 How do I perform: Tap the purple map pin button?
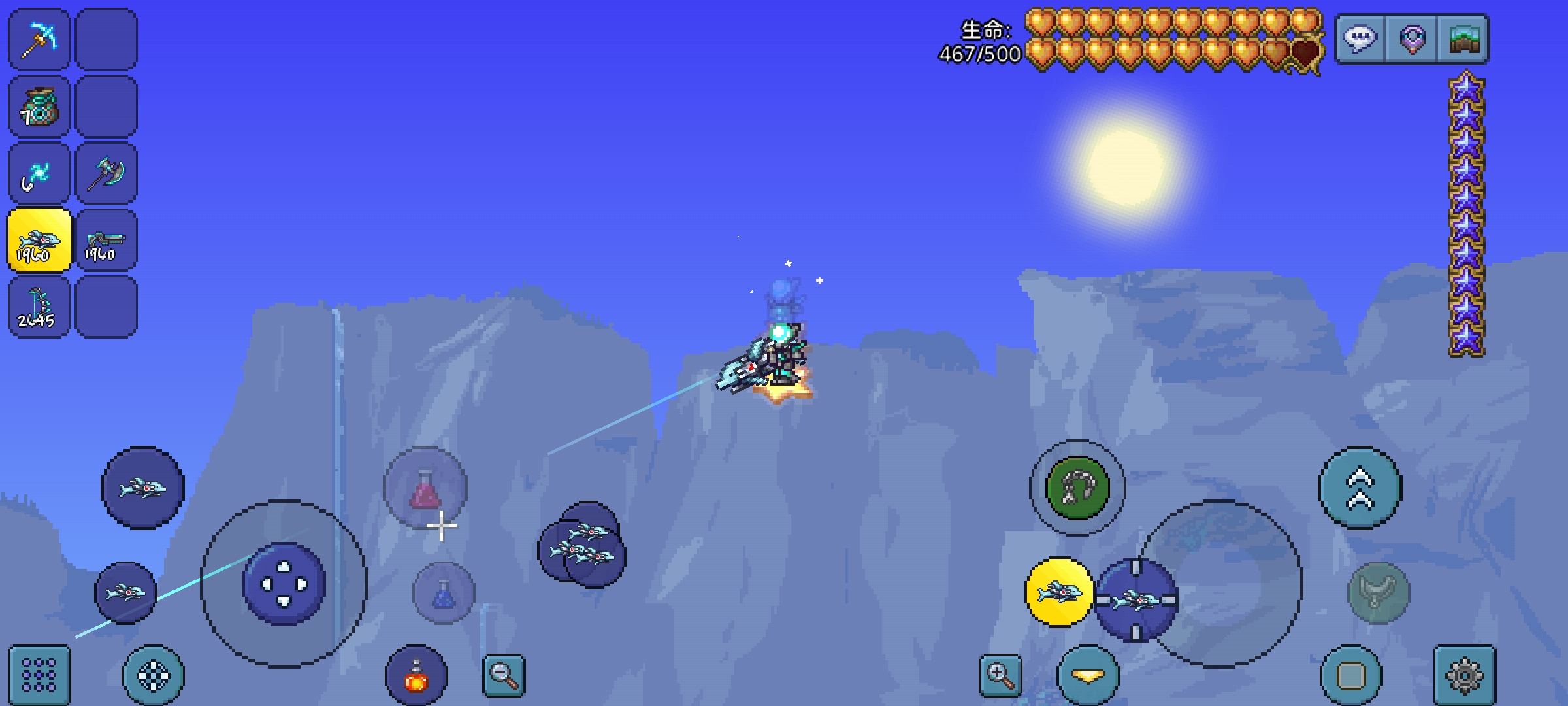point(1412,39)
